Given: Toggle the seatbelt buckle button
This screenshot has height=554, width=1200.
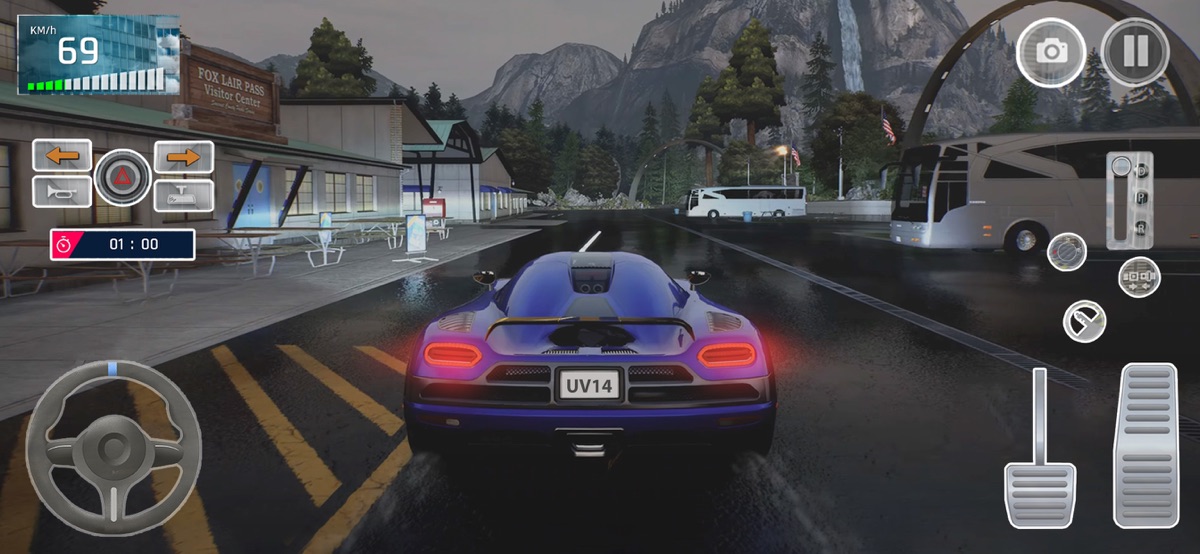Looking at the screenshot, I should coord(1139,275).
